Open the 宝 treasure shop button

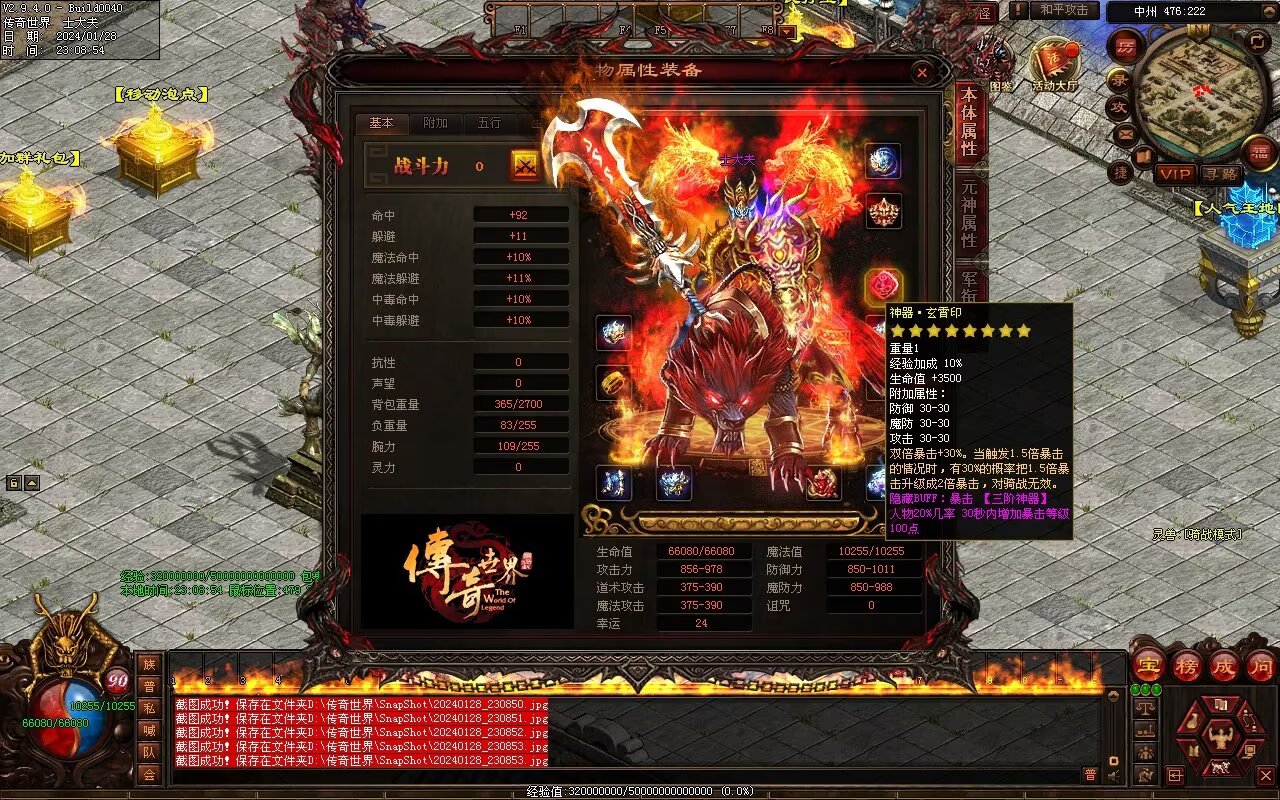[1148, 665]
